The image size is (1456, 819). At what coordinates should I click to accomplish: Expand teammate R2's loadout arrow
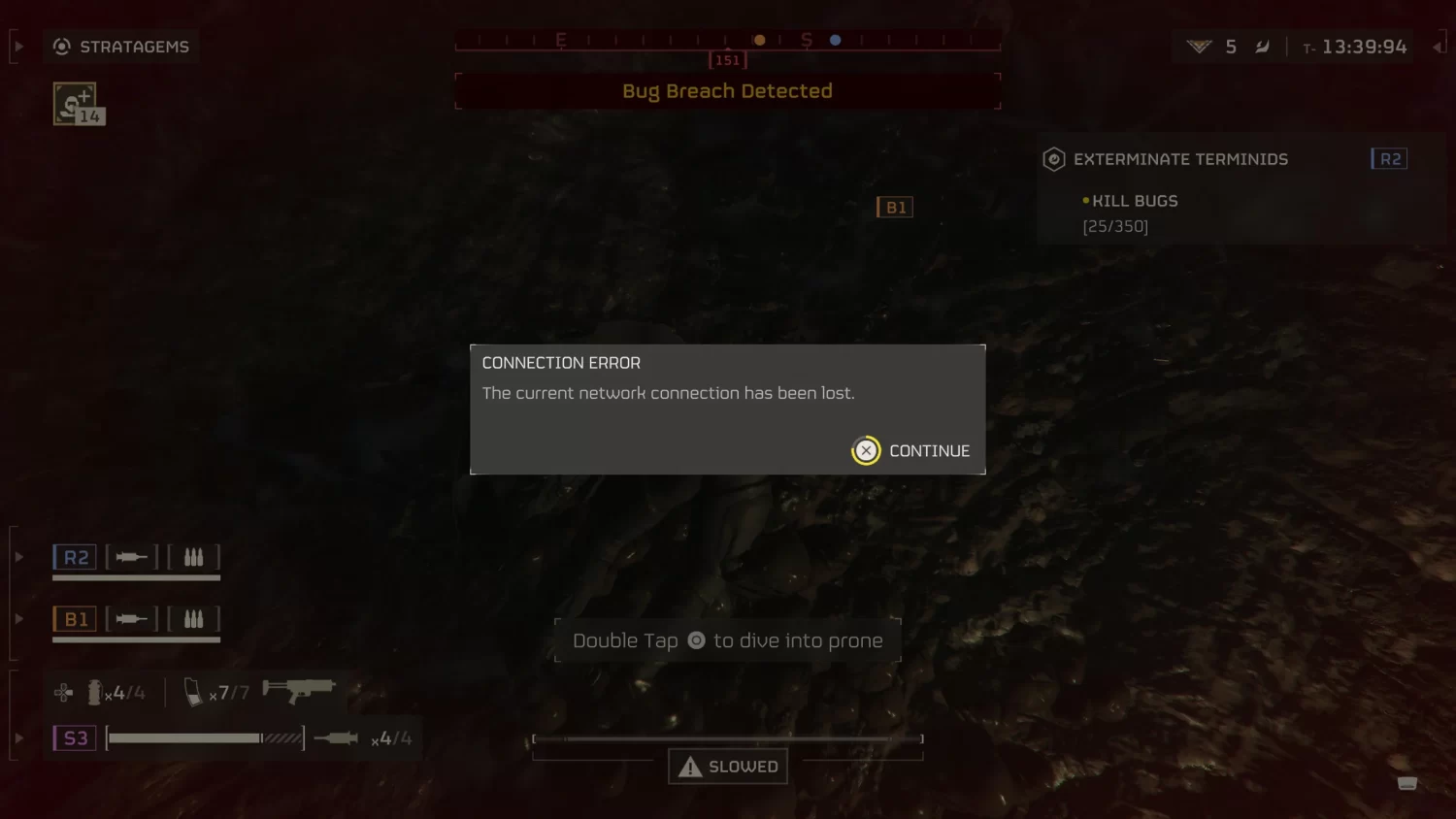click(17, 556)
